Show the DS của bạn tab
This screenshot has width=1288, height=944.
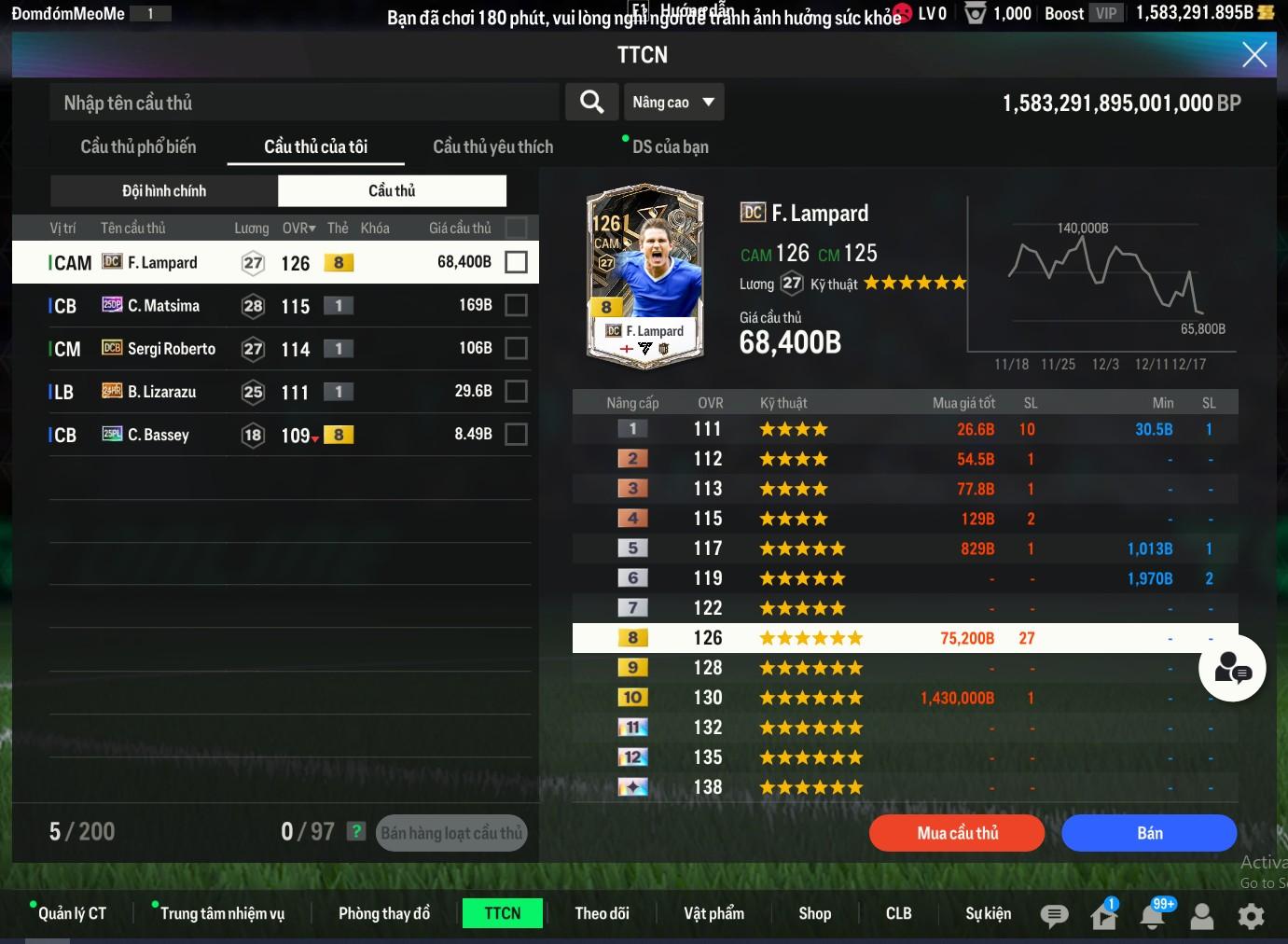coord(670,146)
